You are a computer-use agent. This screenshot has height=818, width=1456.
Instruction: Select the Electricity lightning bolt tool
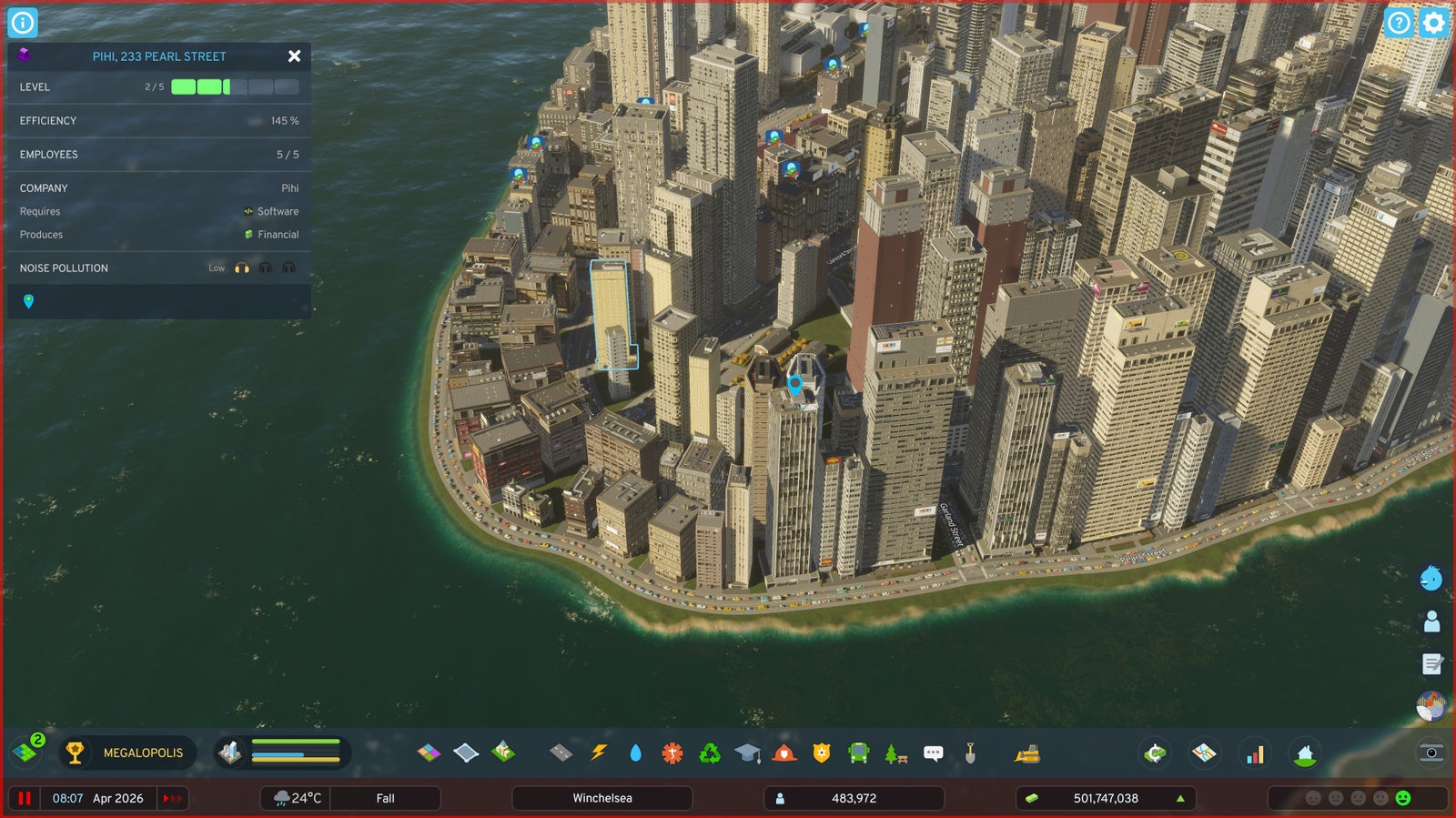point(598,752)
